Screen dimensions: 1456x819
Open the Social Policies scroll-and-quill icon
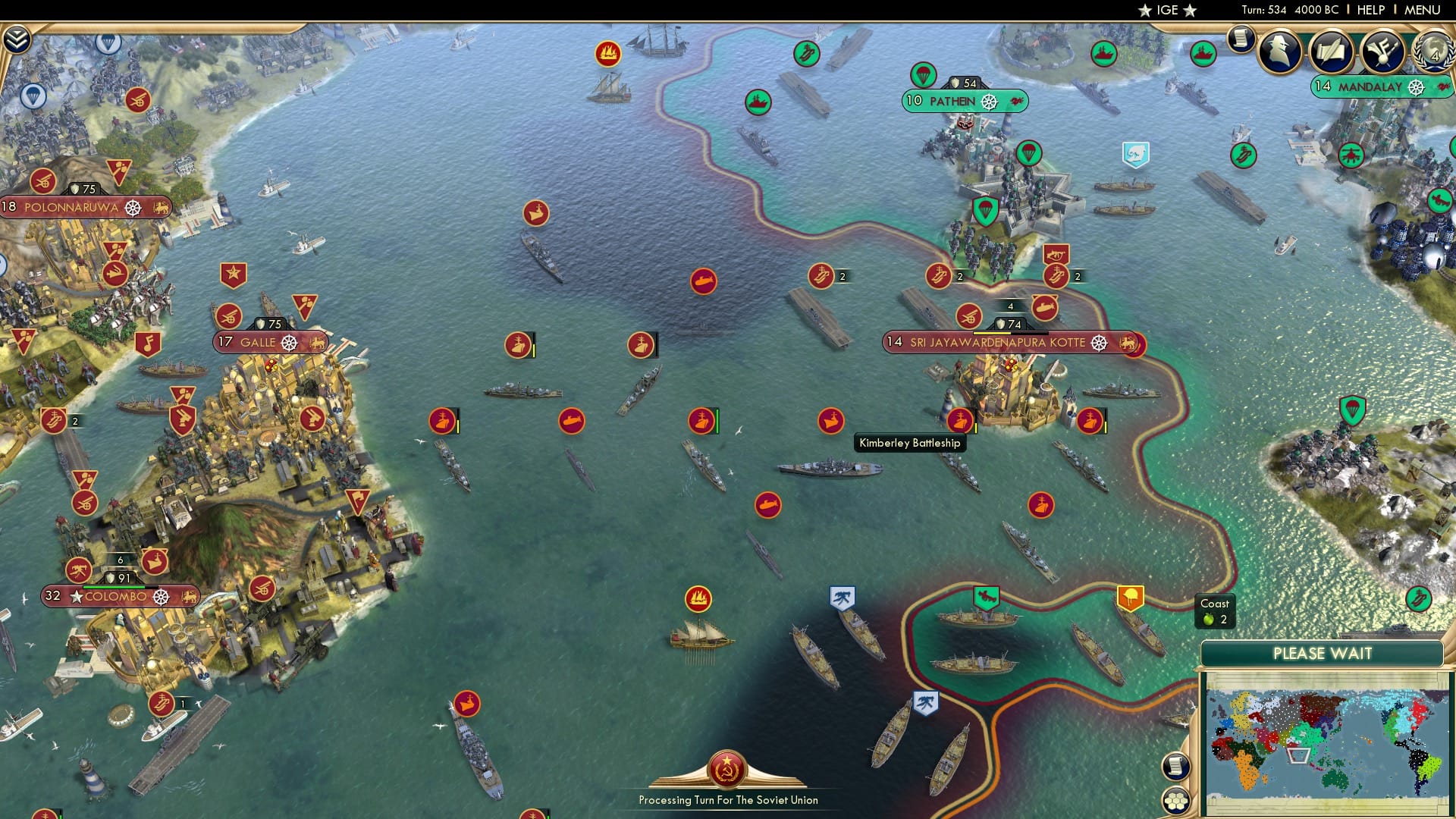point(1333,52)
